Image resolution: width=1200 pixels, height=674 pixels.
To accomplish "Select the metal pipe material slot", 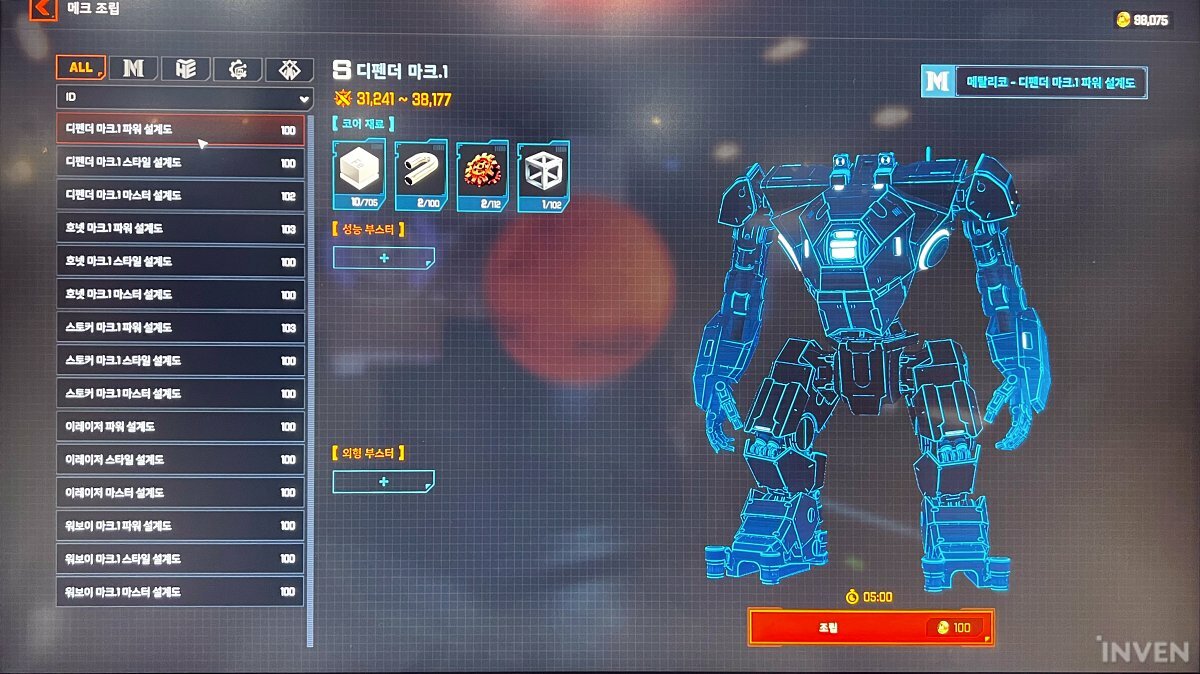I will point(421,176).
